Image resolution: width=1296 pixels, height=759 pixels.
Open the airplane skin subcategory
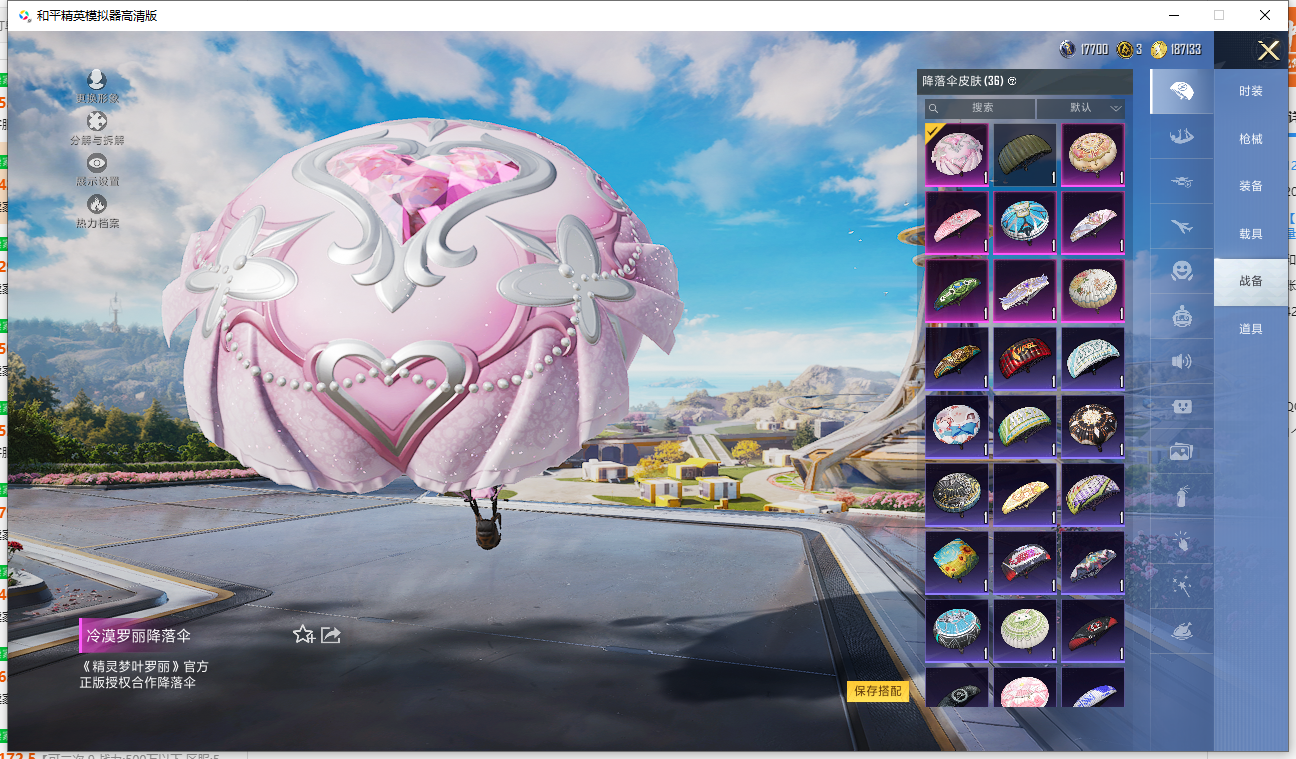pyautogui.click(x=1181, y=226)
